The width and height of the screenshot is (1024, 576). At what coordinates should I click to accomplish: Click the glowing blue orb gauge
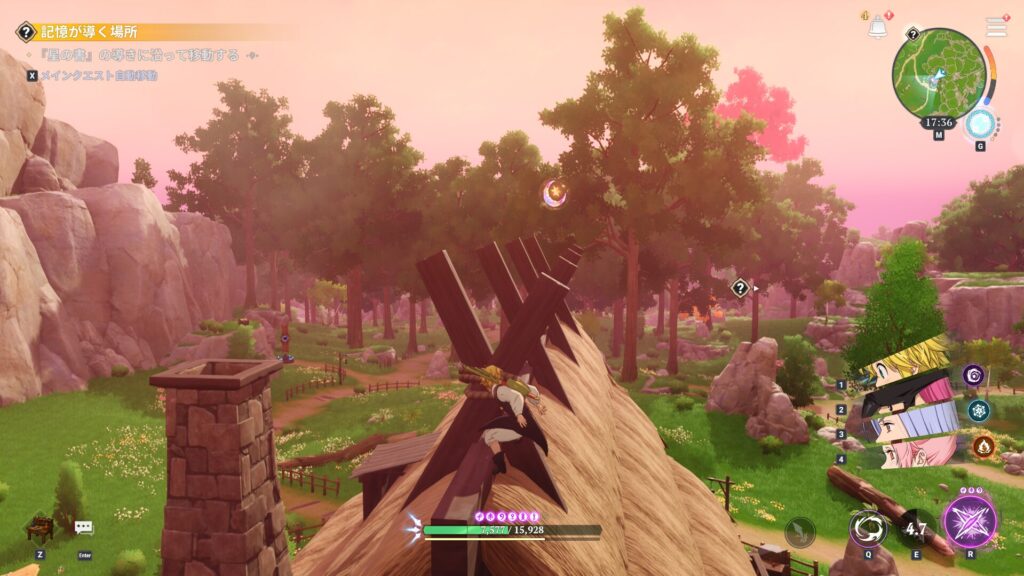(x=980, y=124)
